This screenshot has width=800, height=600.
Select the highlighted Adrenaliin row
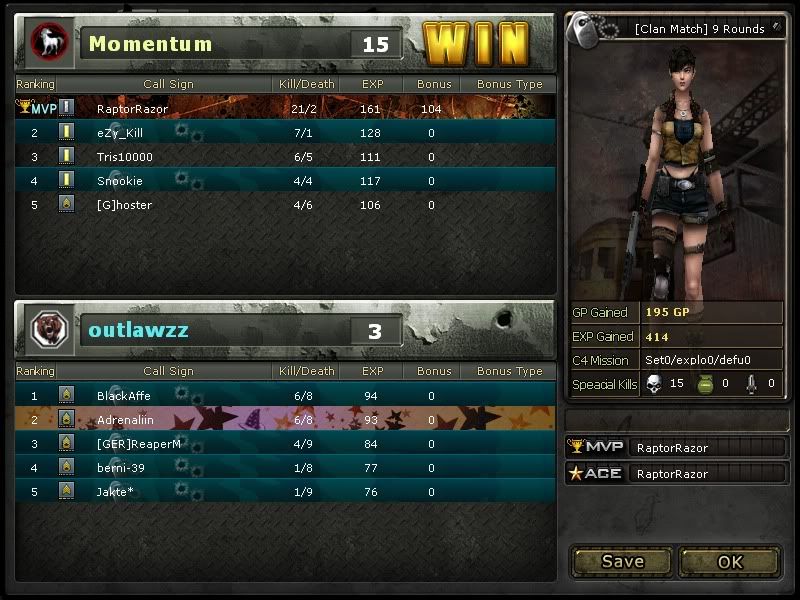(285, 420)
